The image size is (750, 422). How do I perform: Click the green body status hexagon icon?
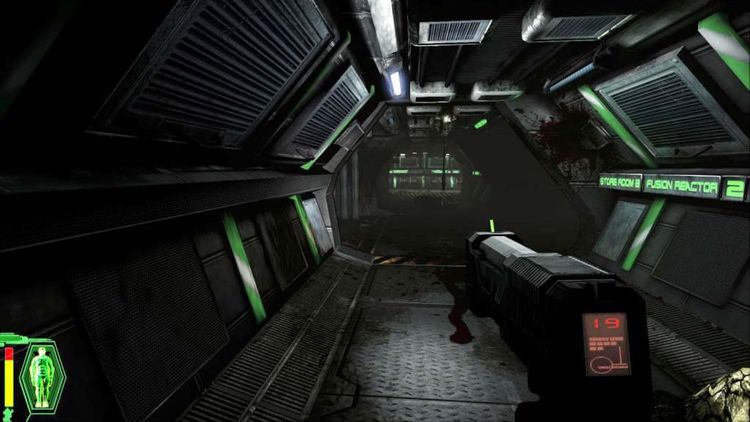pos(42,375)
